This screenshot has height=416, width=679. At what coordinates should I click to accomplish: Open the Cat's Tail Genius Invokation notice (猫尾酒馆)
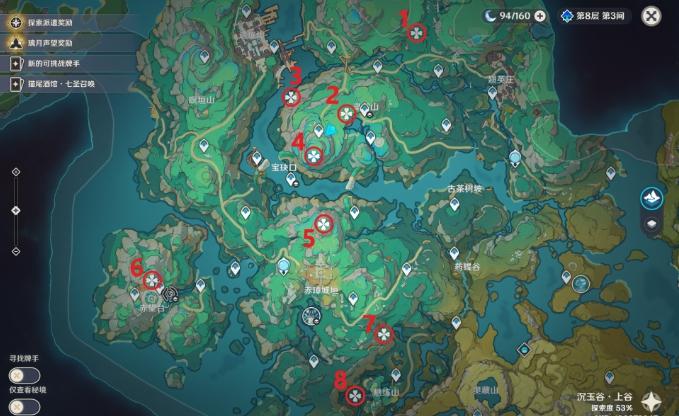[60, 85]
